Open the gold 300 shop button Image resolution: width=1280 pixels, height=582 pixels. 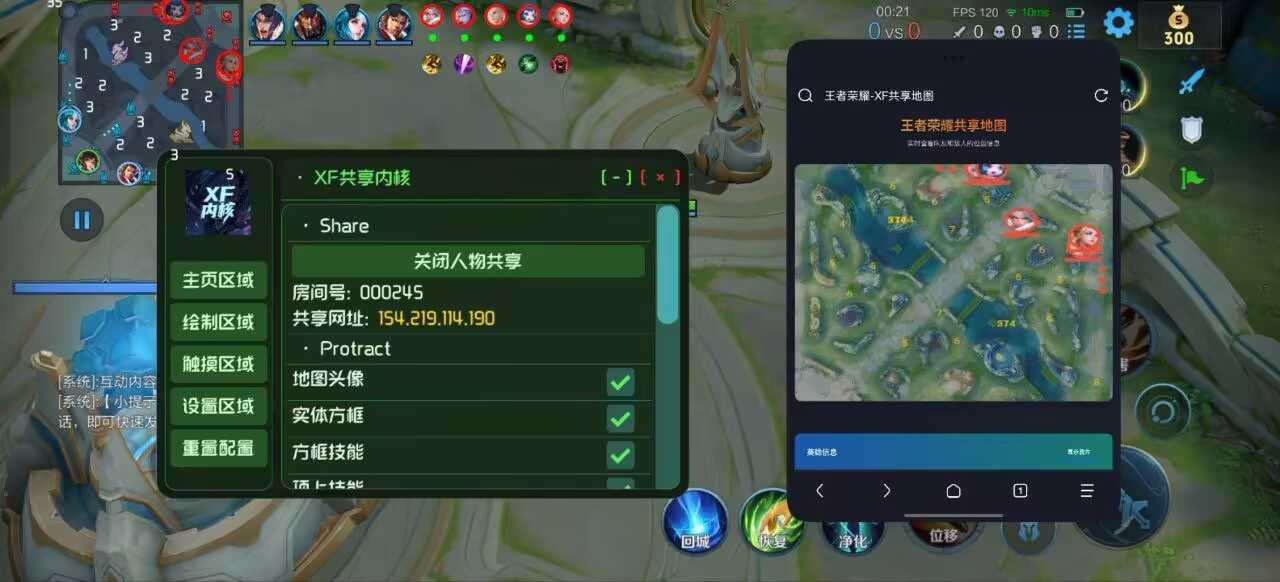(1179, 25)
